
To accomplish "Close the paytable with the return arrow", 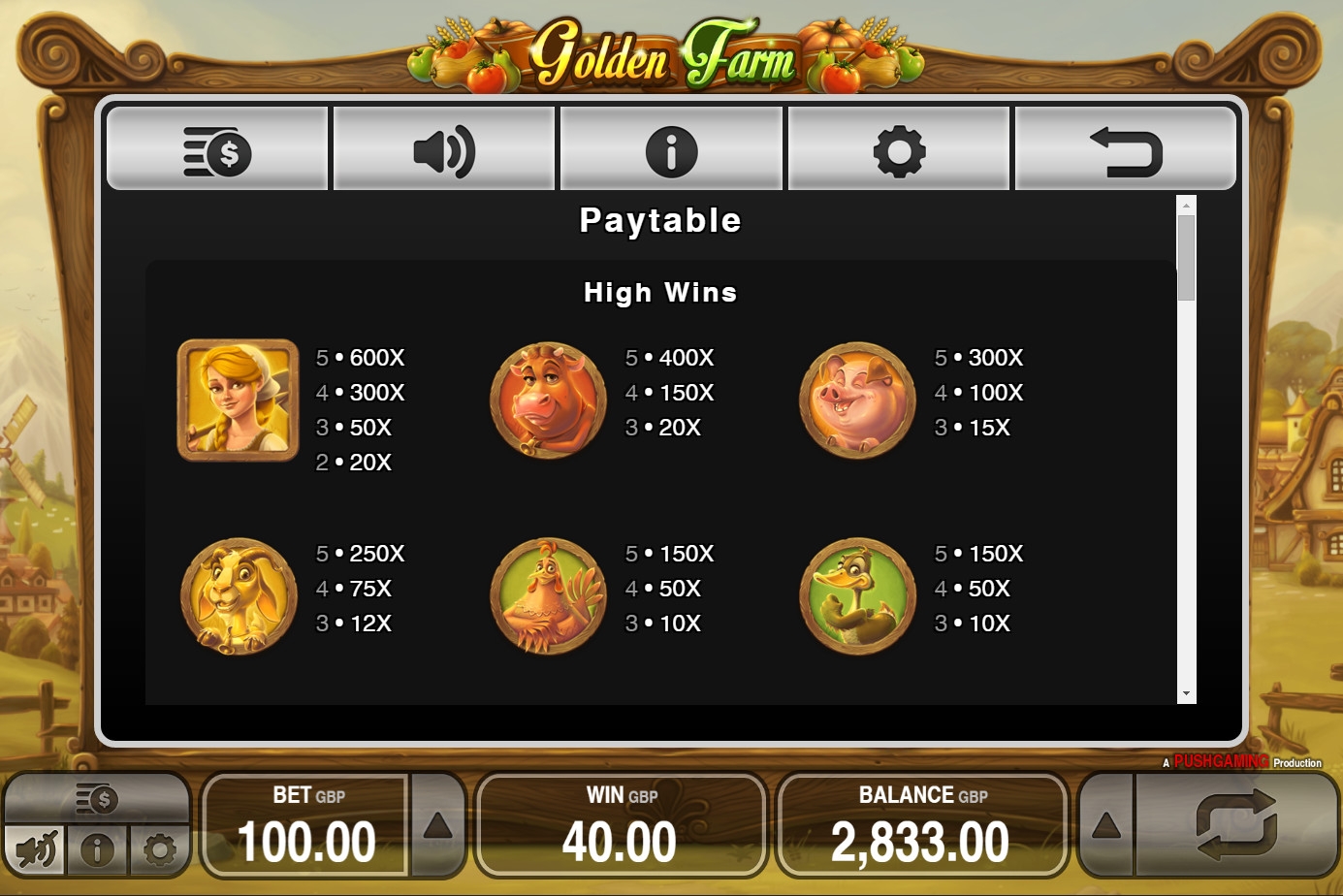I will pos(1126,149).
